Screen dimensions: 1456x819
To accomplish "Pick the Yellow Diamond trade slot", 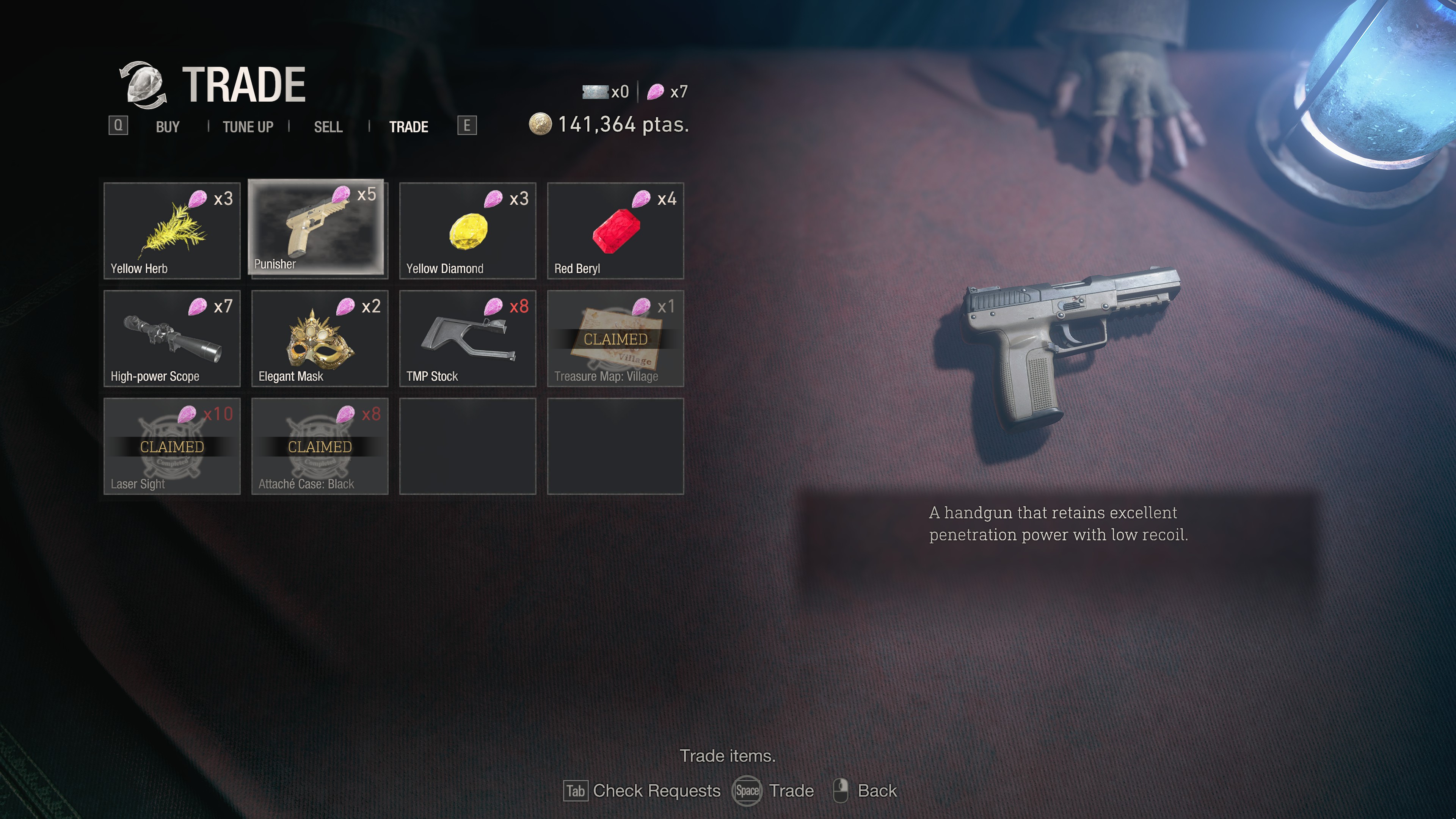I will [x=468, y=231].
